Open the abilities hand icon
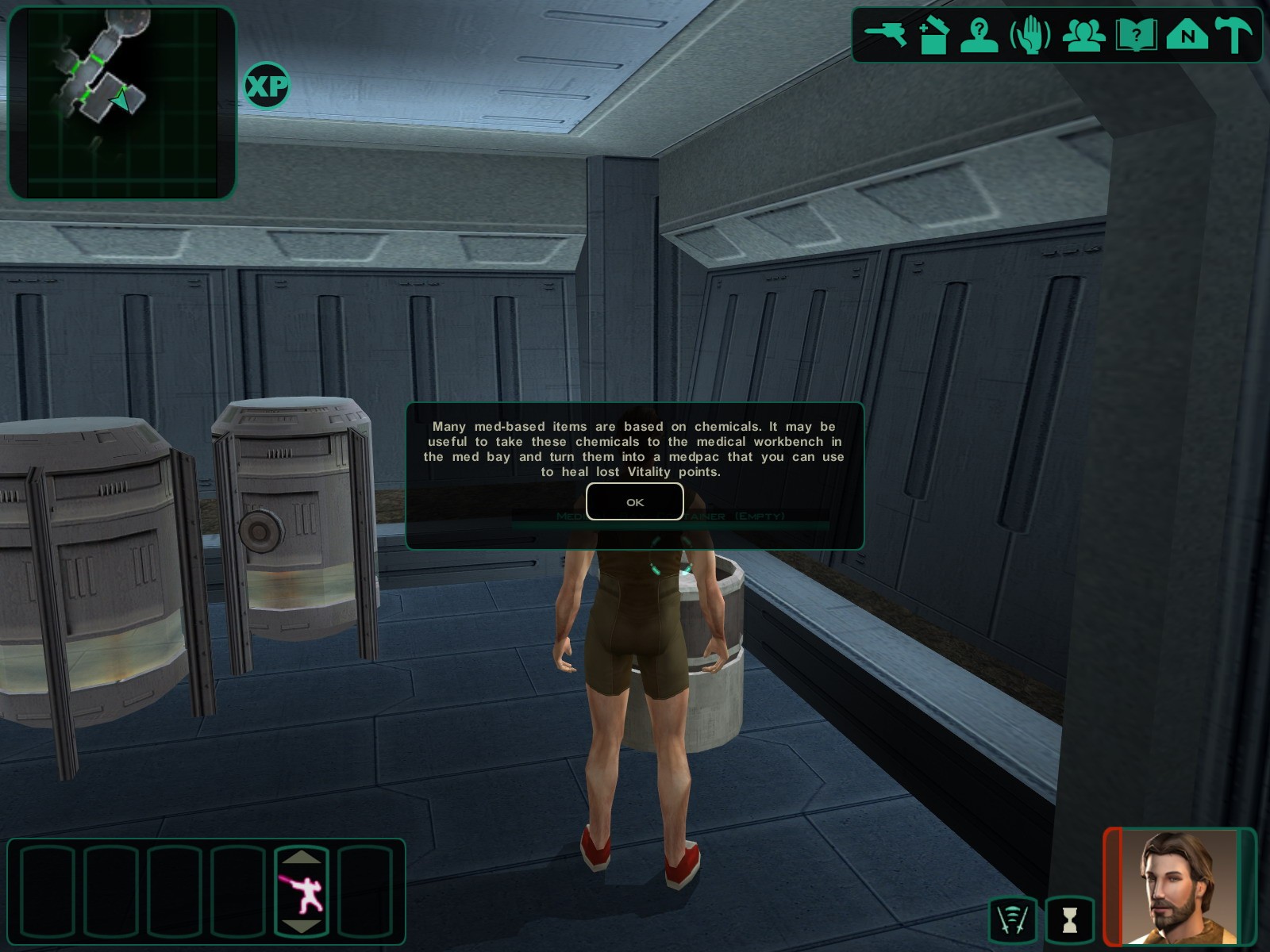 tap(1030, 36)
